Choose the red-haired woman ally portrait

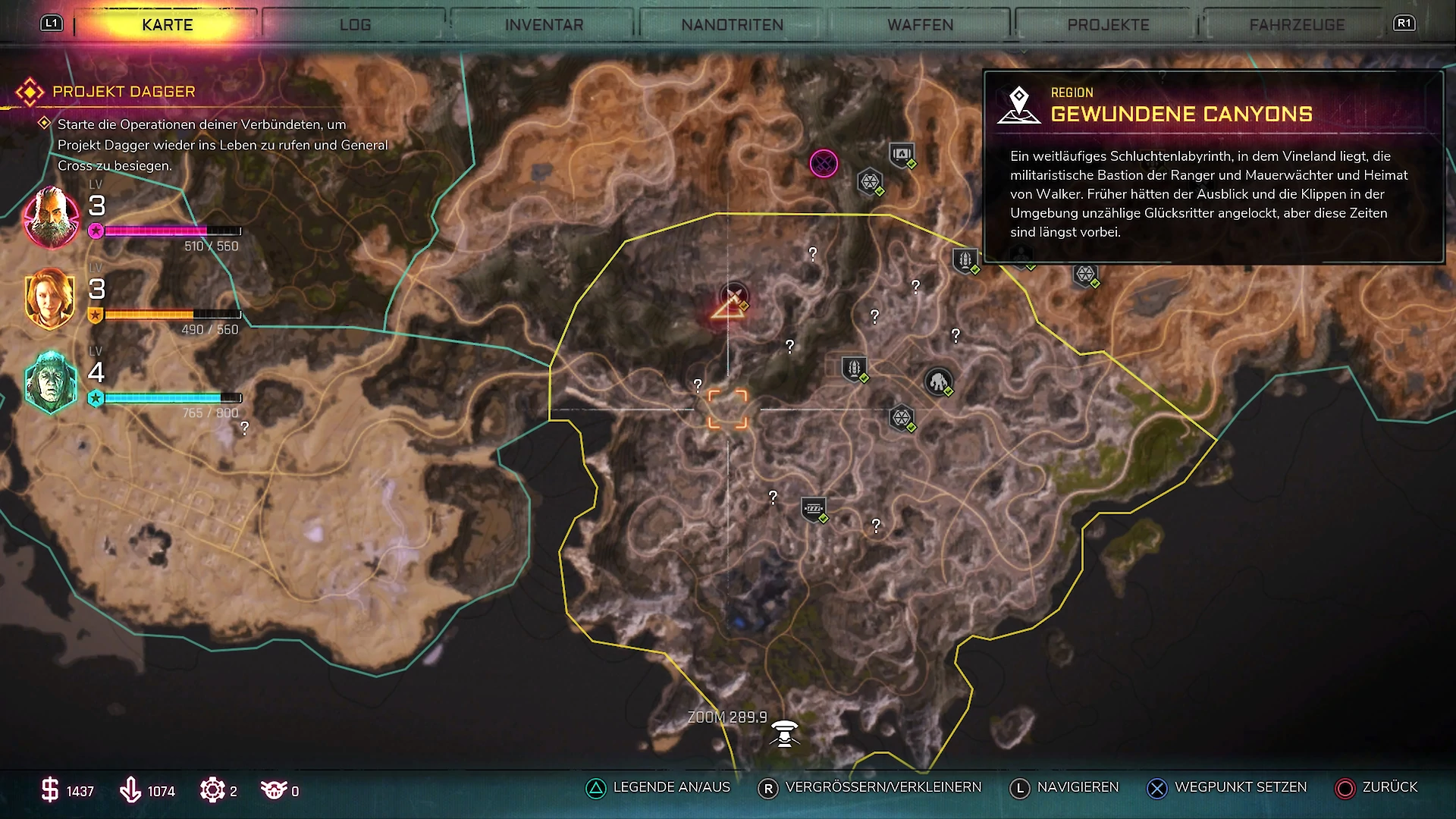pyautogui.click(x=50, y=298)
